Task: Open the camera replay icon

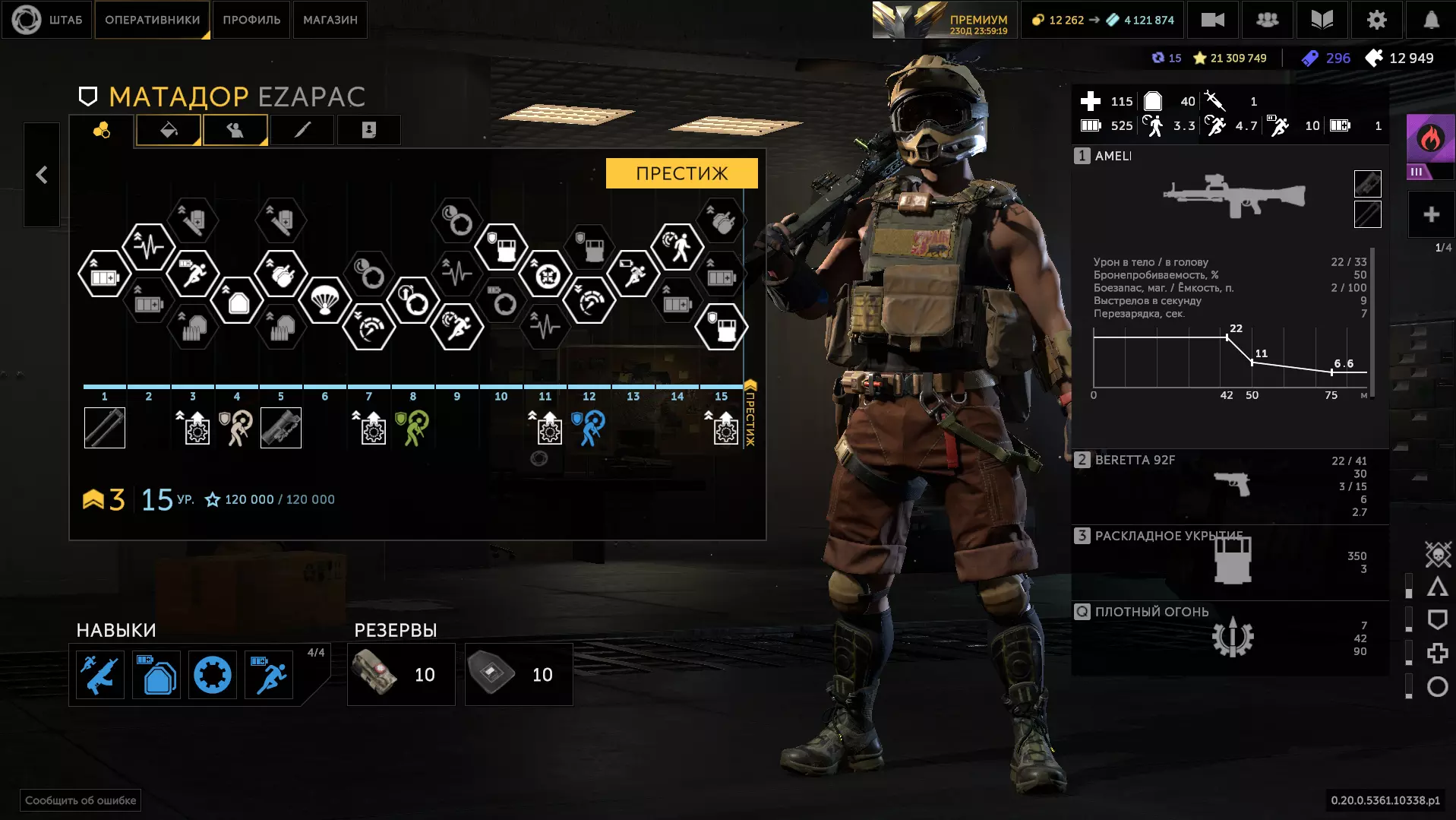Action: point(1212,20)
